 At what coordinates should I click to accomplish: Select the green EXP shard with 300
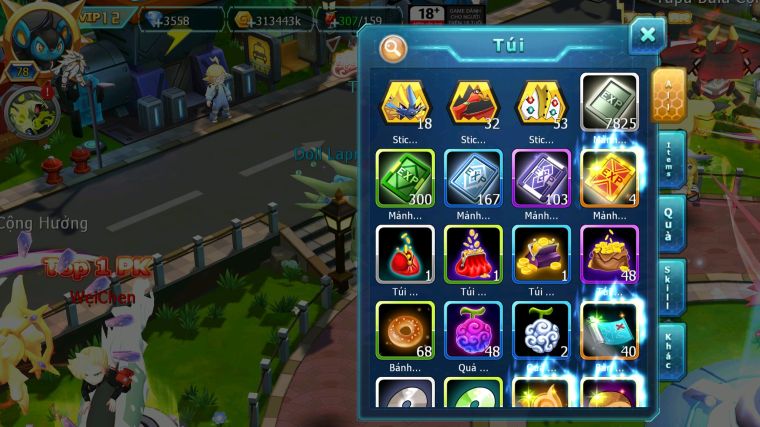(405, 178)
